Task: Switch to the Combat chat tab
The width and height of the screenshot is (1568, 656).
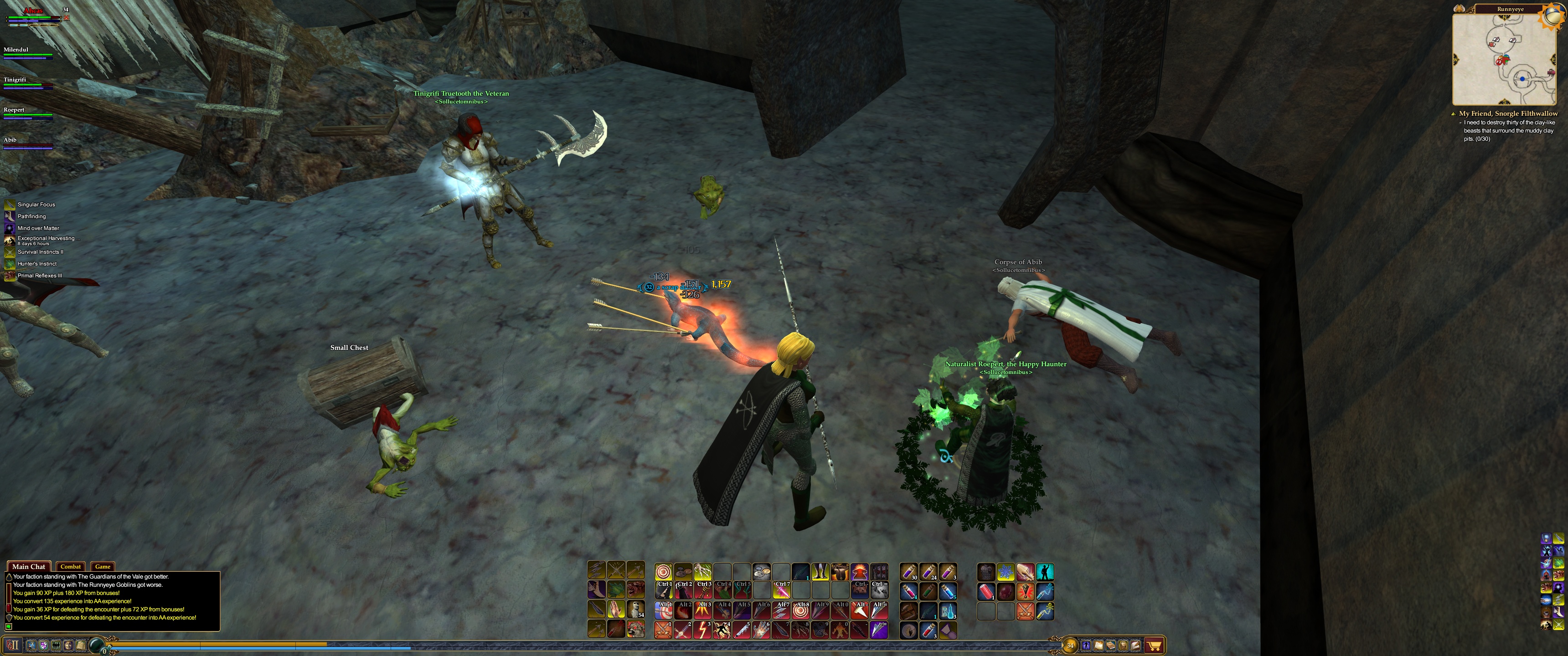Action: pos(71,567)
